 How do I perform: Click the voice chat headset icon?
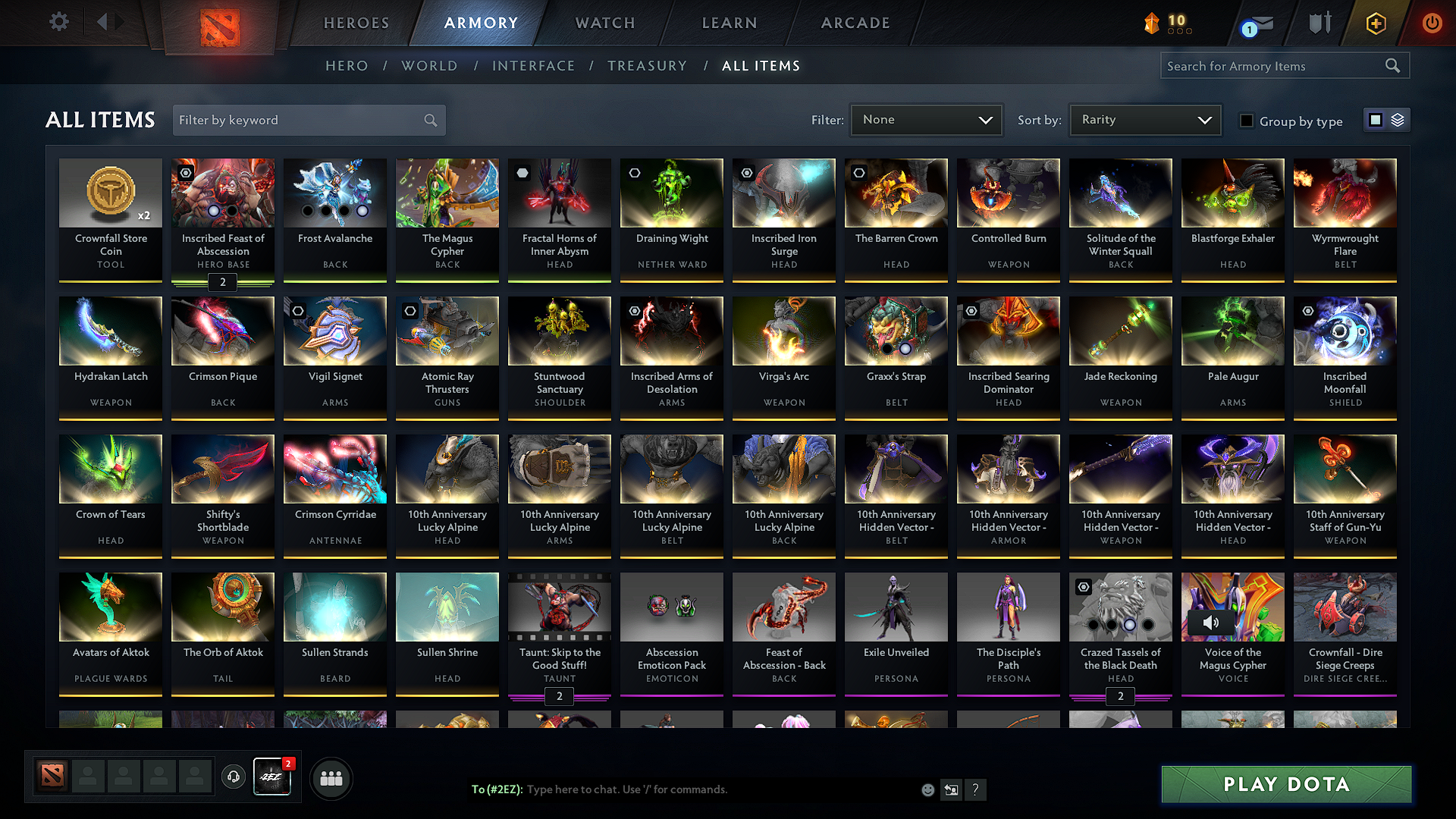[233, 777]
